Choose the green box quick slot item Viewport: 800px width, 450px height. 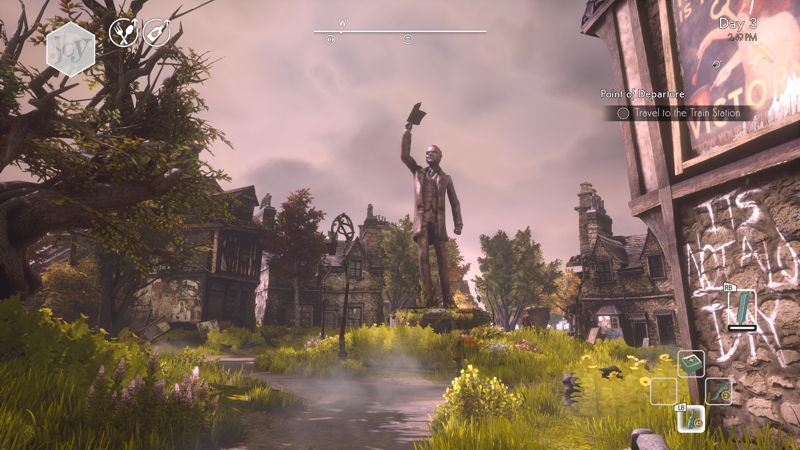pos(692,364)
